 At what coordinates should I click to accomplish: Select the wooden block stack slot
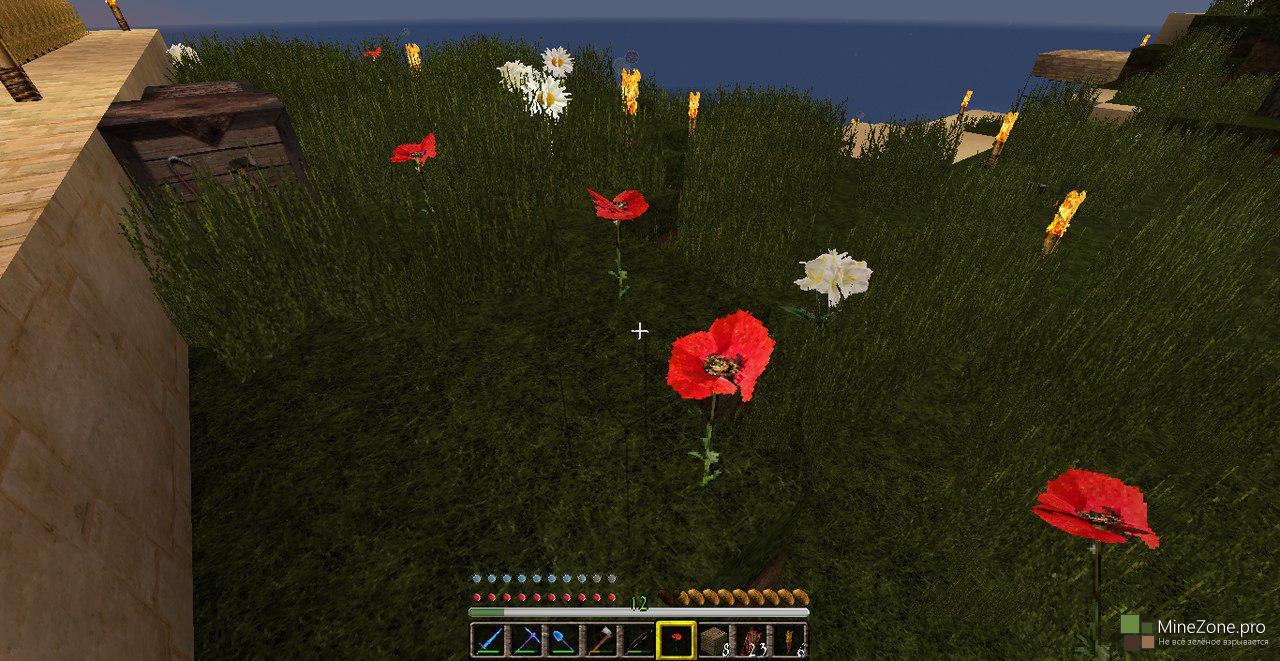[713, 640]
